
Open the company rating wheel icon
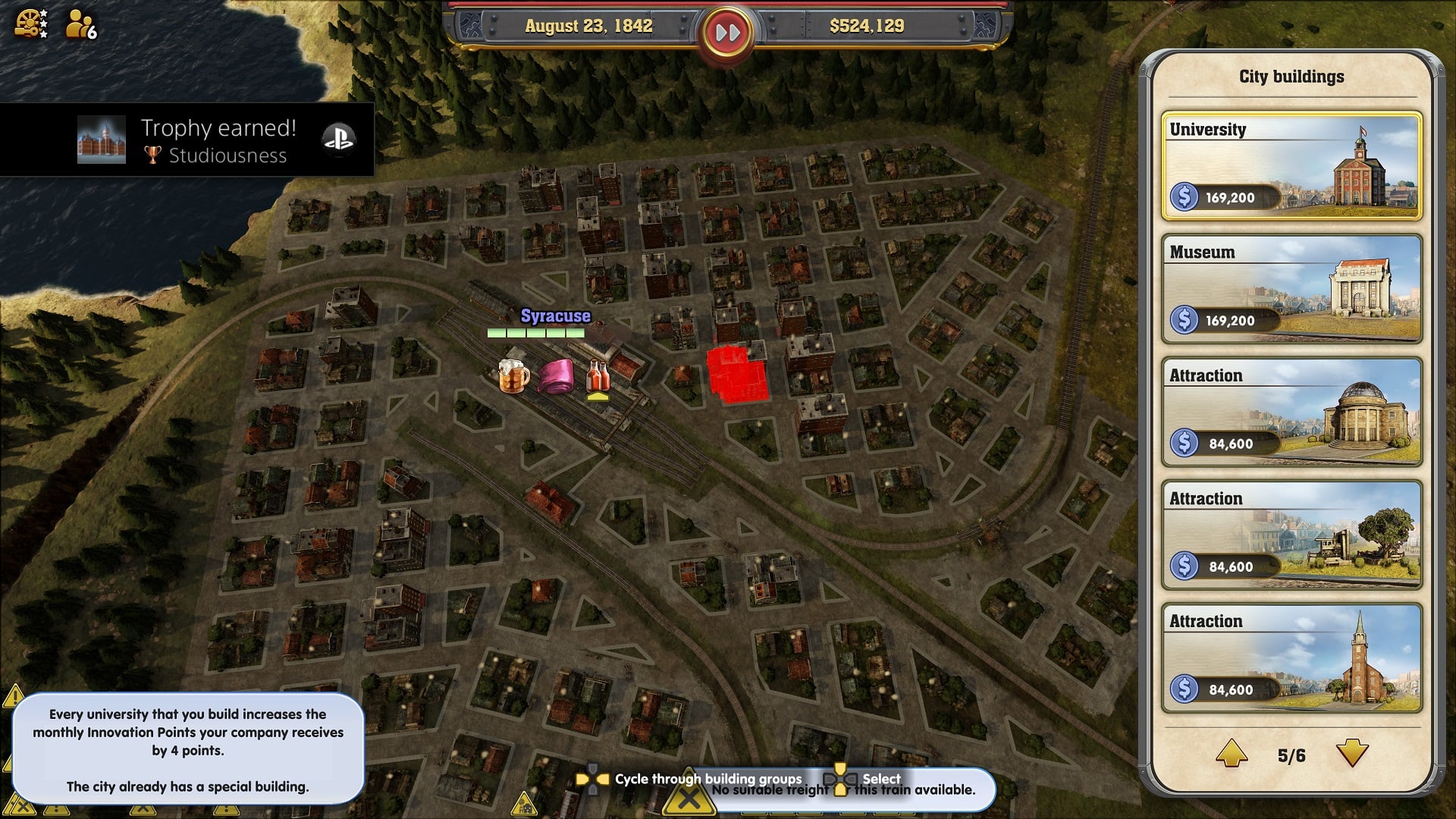31,24
